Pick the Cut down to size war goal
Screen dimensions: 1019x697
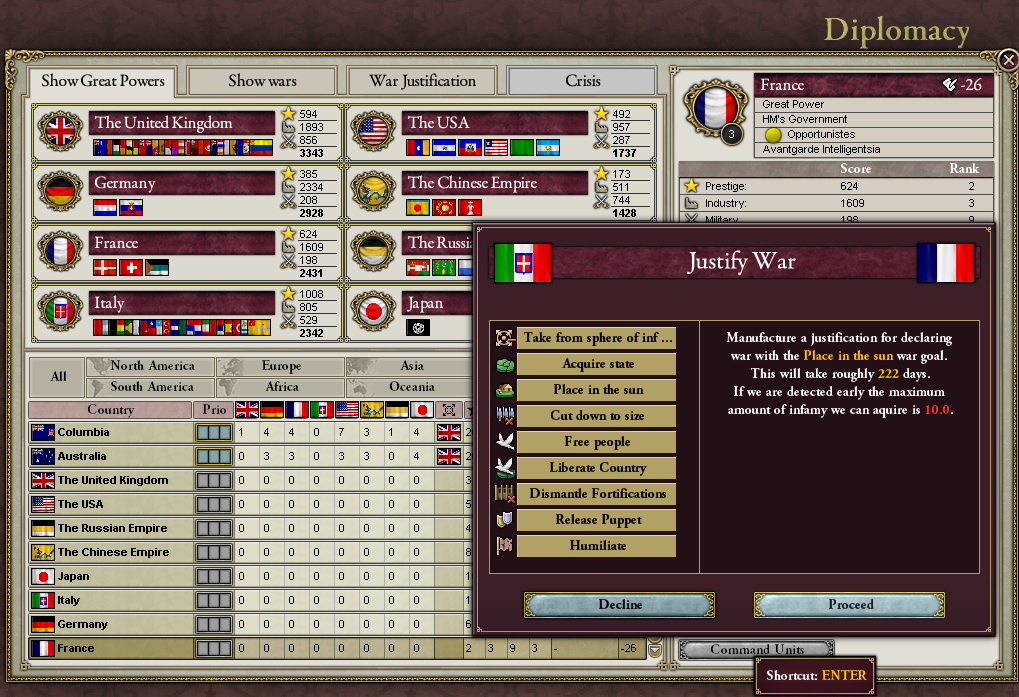(x=597, y=416)
